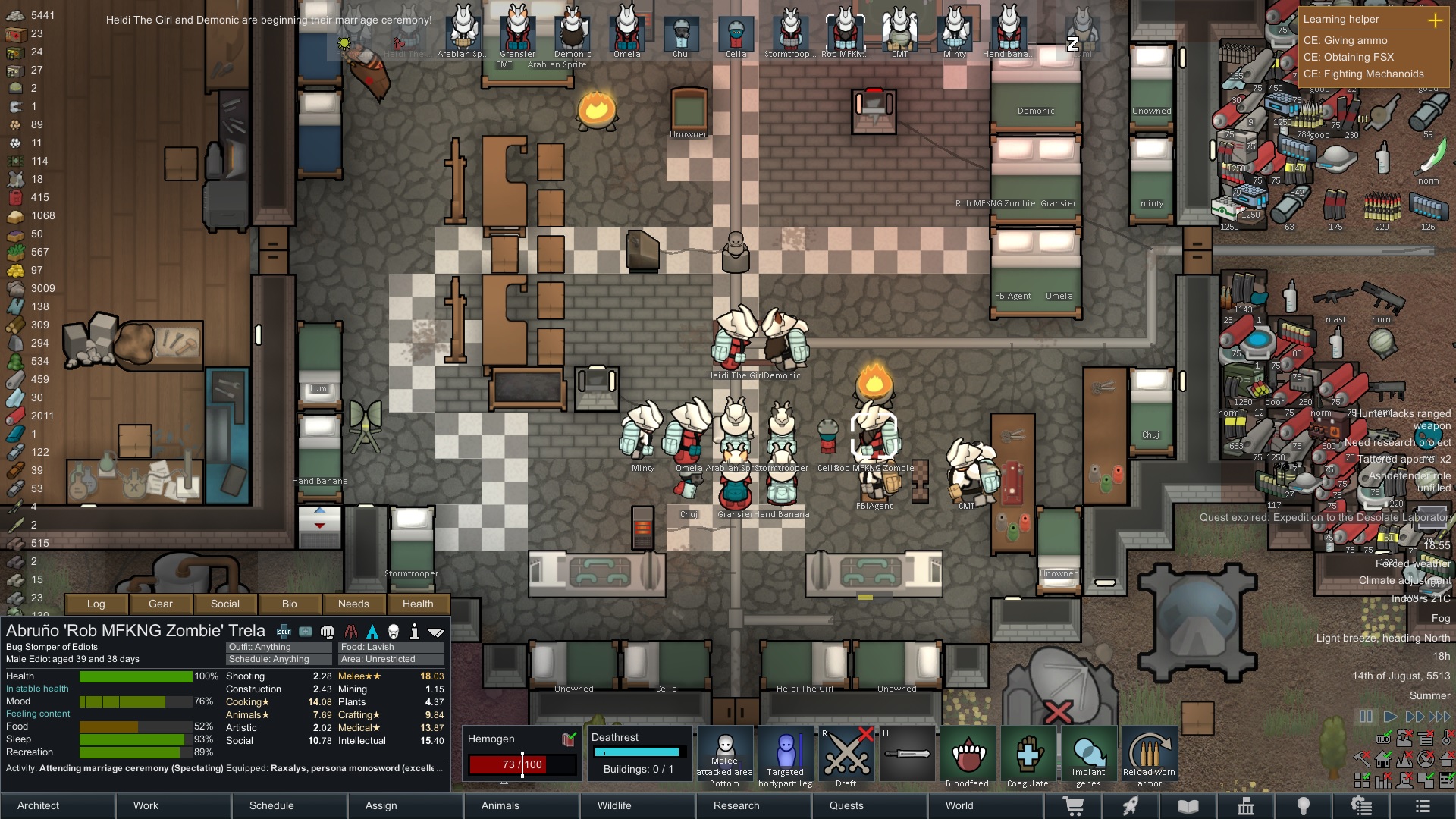Switch to the Health tab
This screenshot has height=819, width=1456.
tap(418, 604)
